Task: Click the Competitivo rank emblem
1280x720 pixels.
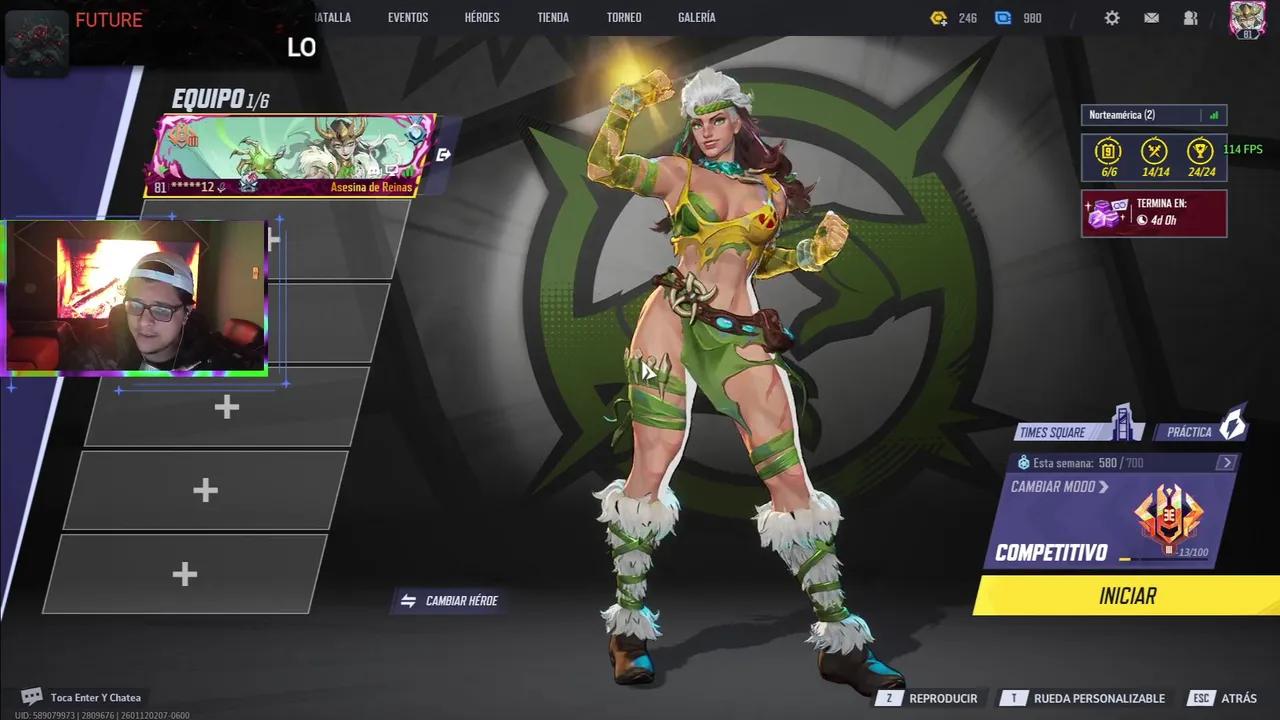Action: pos(1169,516)
